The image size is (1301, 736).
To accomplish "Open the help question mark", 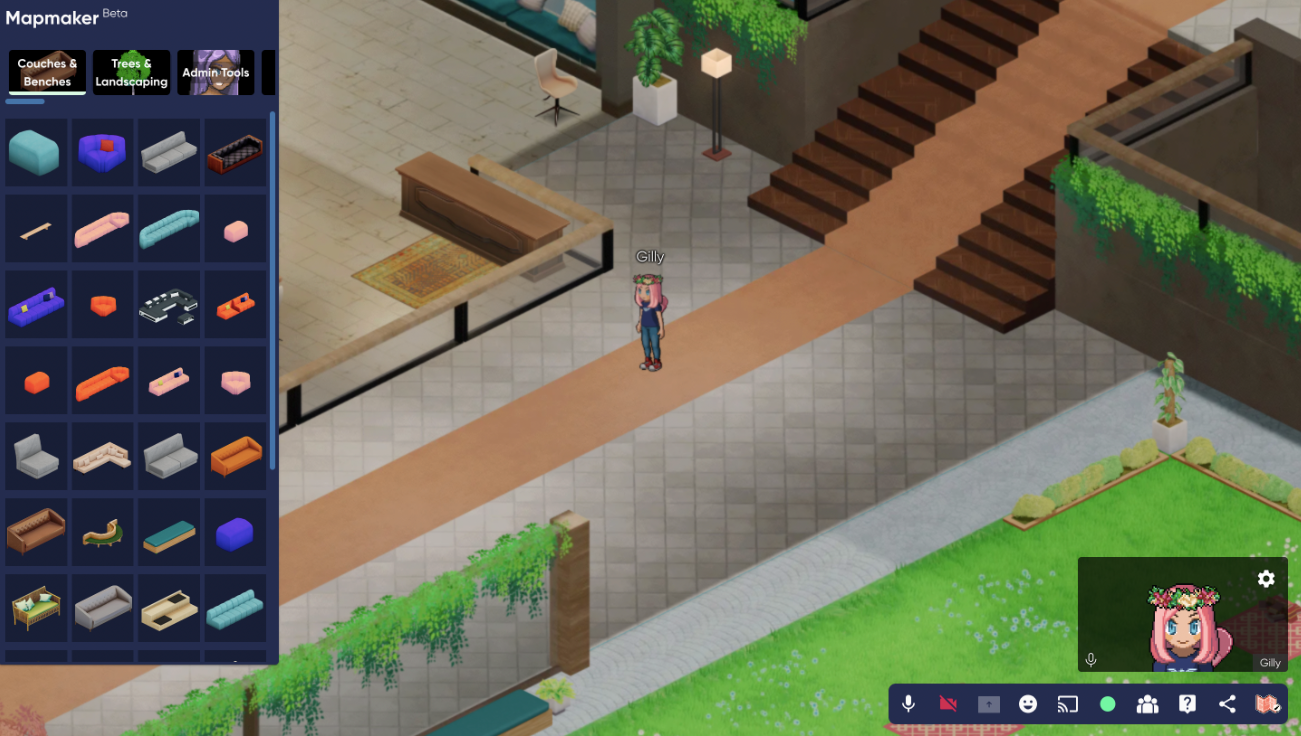I will click(1187, 704).
